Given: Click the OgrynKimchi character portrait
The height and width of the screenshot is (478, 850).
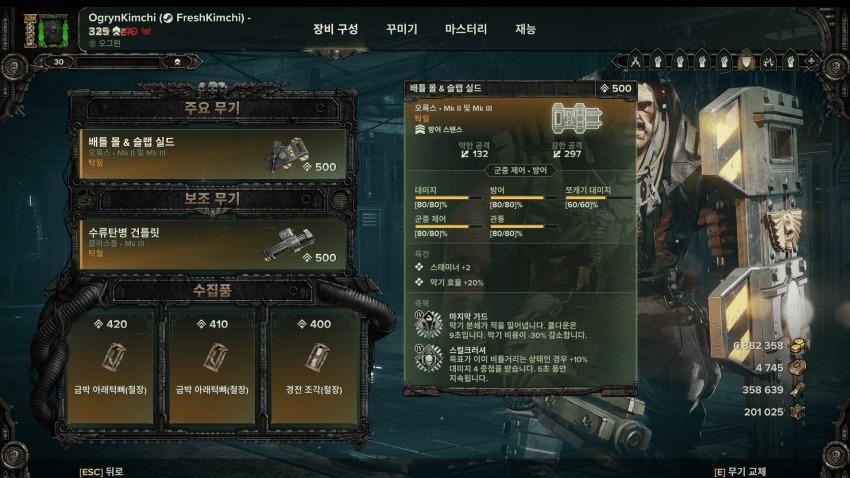Looking at the screenshot, I should (x=45, y=30).
